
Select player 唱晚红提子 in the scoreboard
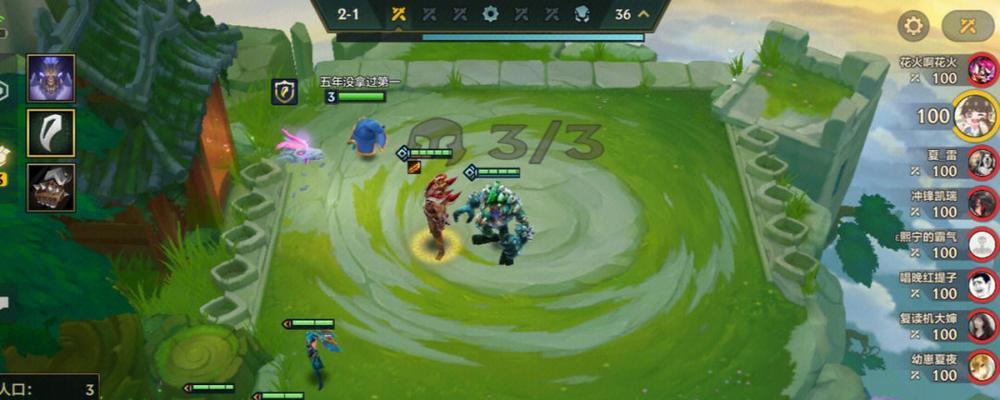[x=981, y=285]
